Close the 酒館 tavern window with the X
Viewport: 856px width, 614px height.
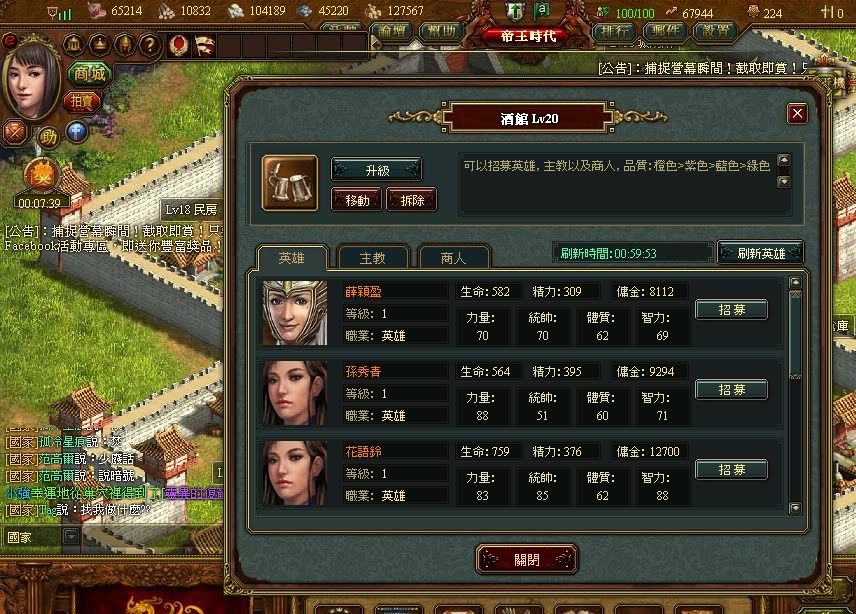tap(797, 114)
